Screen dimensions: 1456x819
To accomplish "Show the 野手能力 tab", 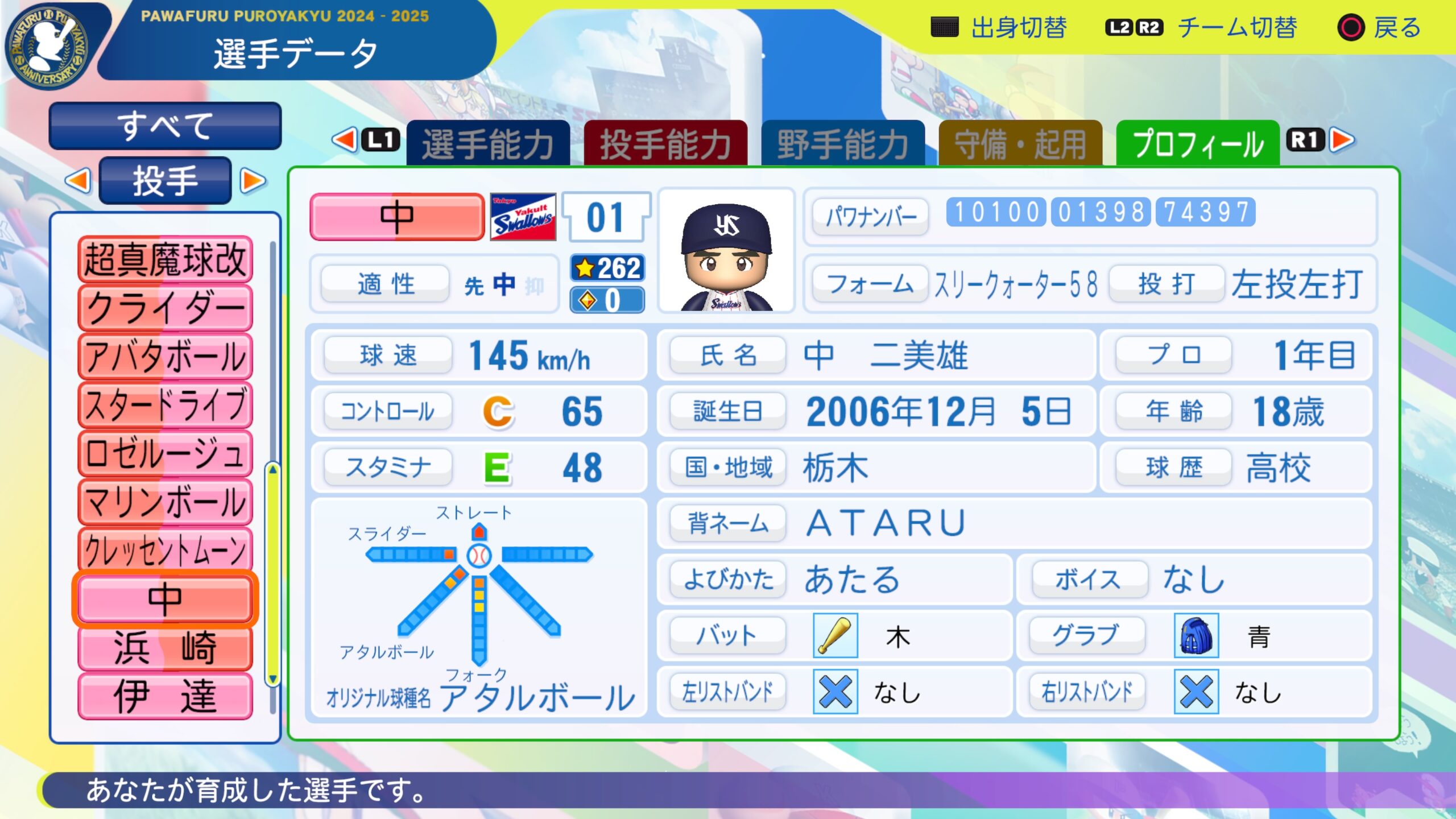I will click(x=843, y=143).
